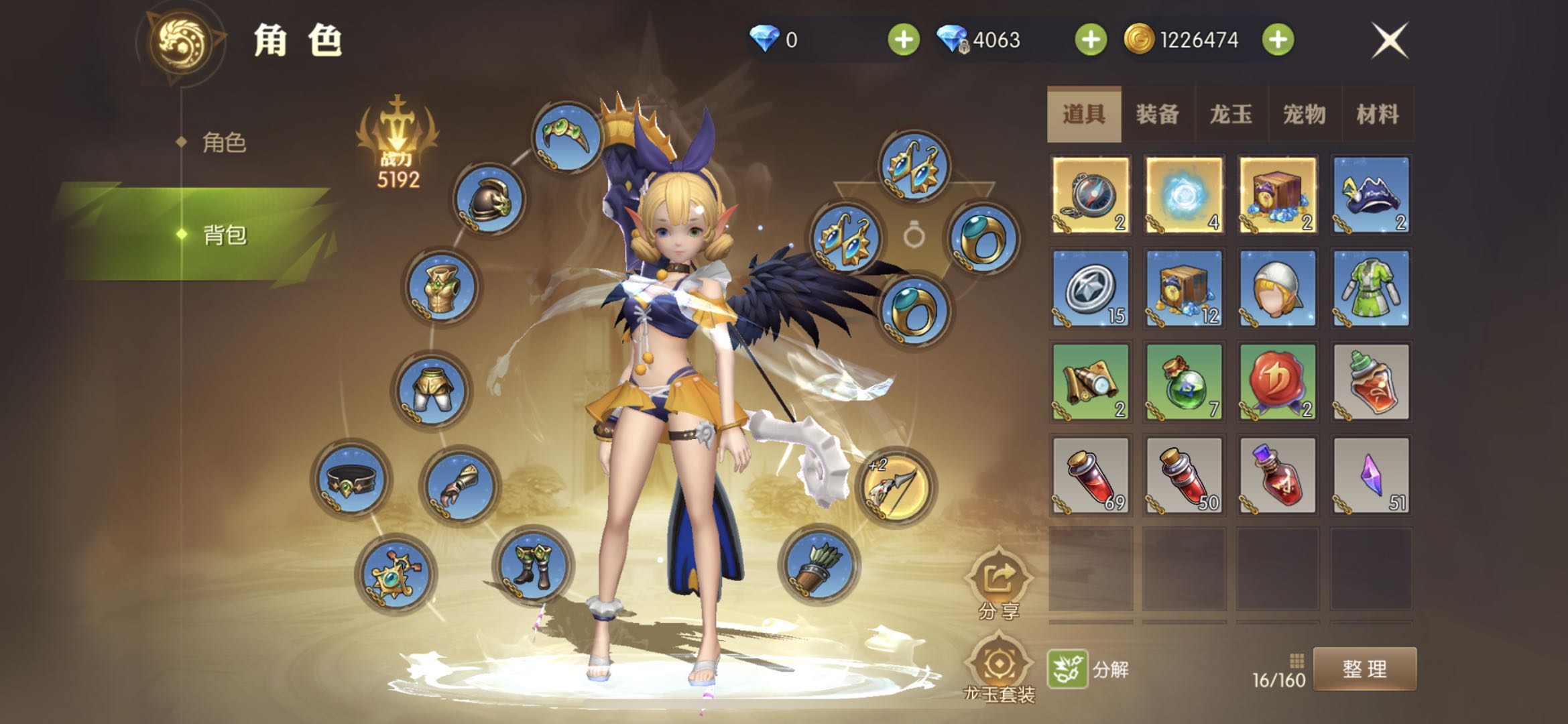Inspect the equipped arrow quiver slot
Viewport: 1568px width, 724px height.
[819, 564]
